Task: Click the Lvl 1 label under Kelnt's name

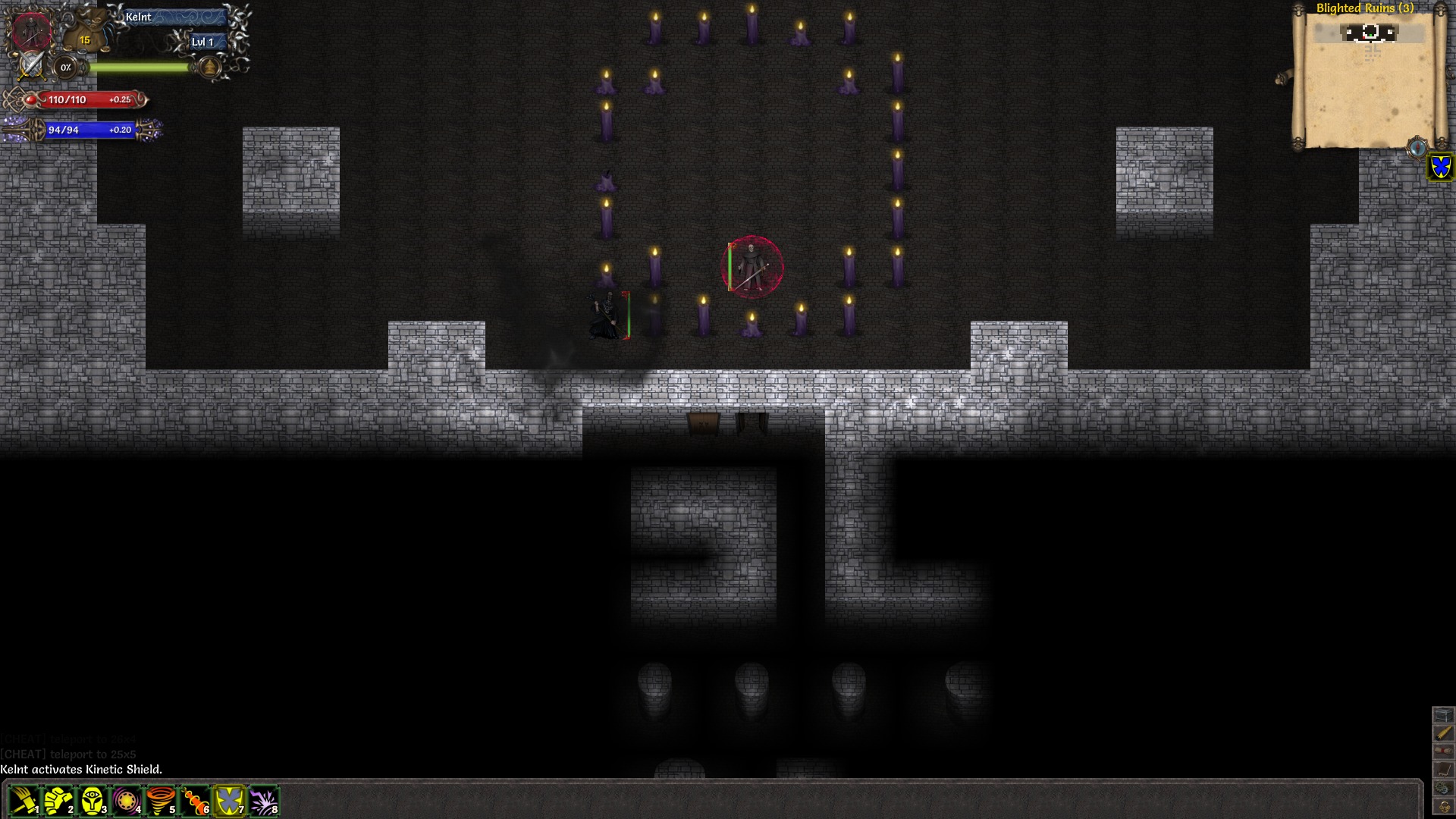Action: pos(206,42)
